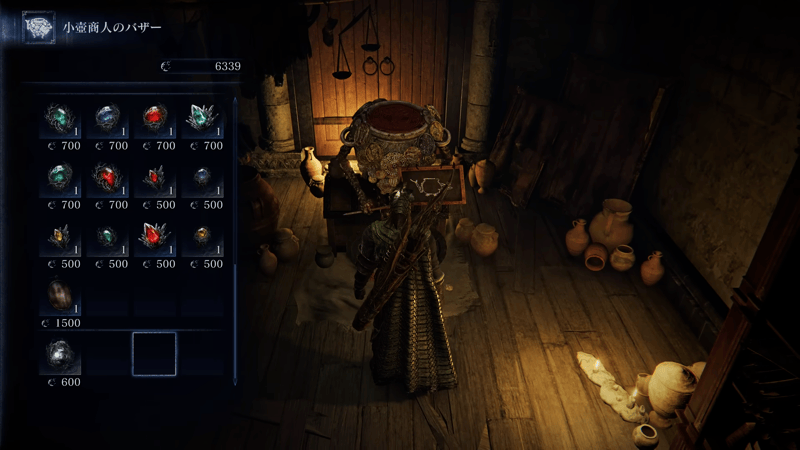Choose the green crystal cluster priced 700
Image resolution: width=800 pixels, height=450 pixels.
point(201,120)
